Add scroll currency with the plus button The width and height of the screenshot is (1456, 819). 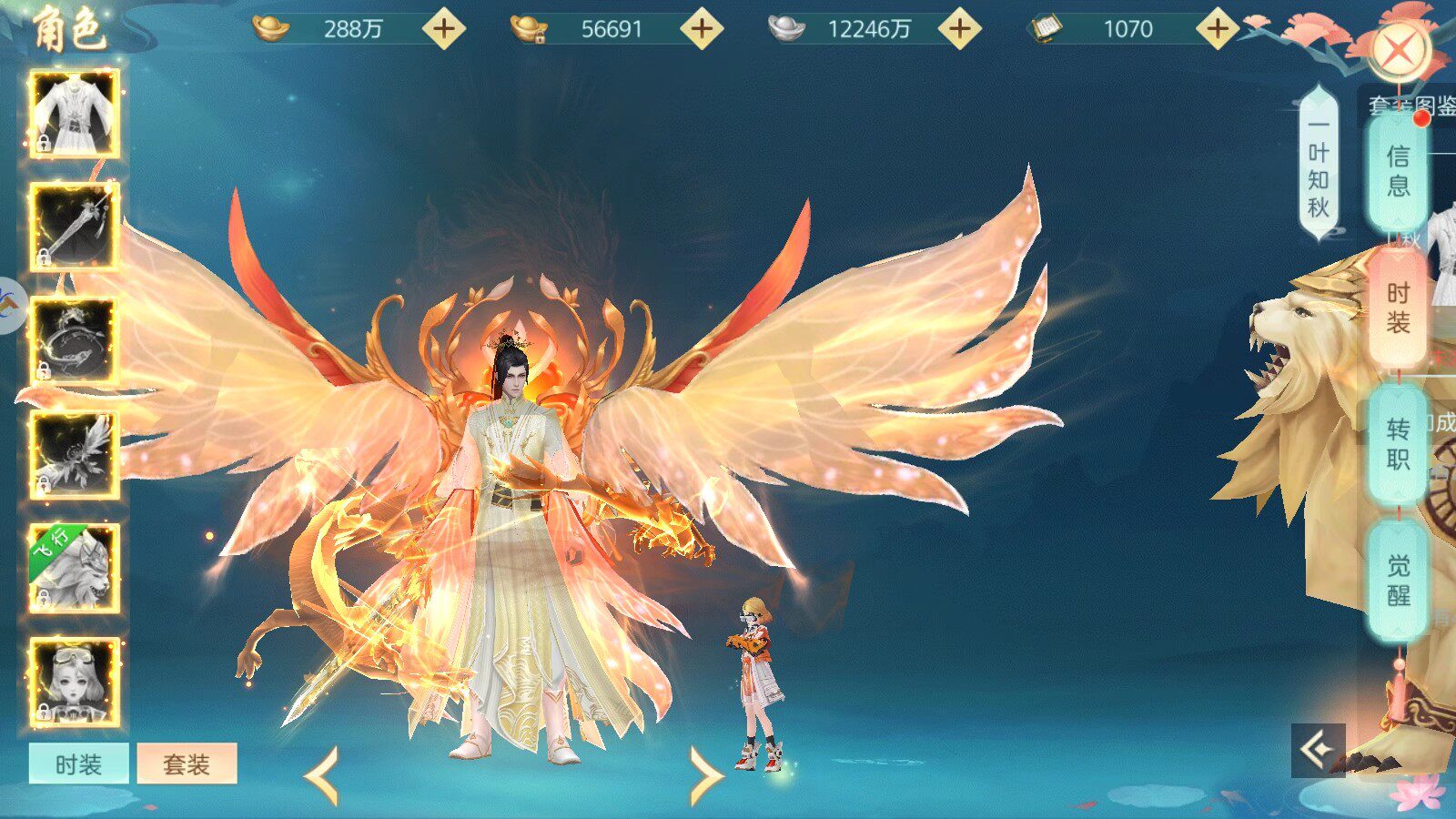click(1218, 29)
